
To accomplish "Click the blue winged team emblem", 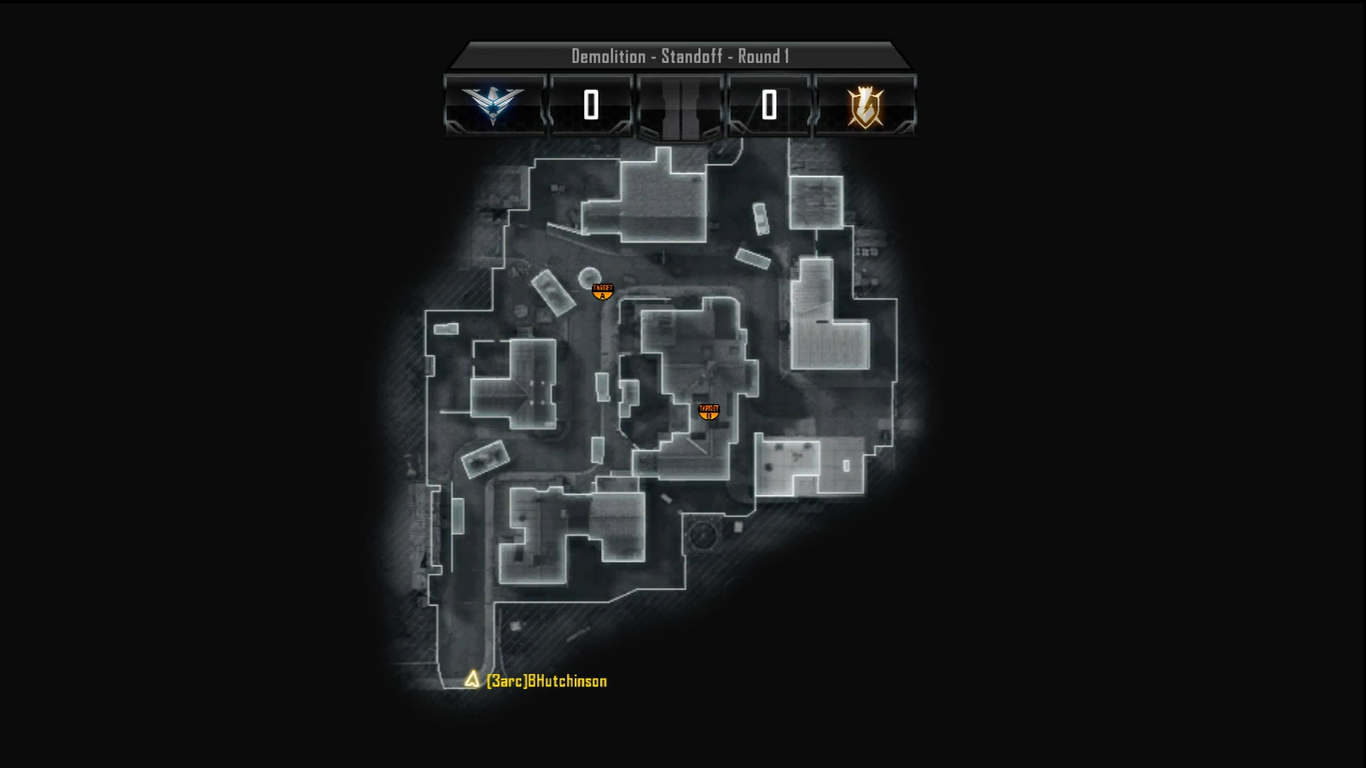I will [493, 105].
